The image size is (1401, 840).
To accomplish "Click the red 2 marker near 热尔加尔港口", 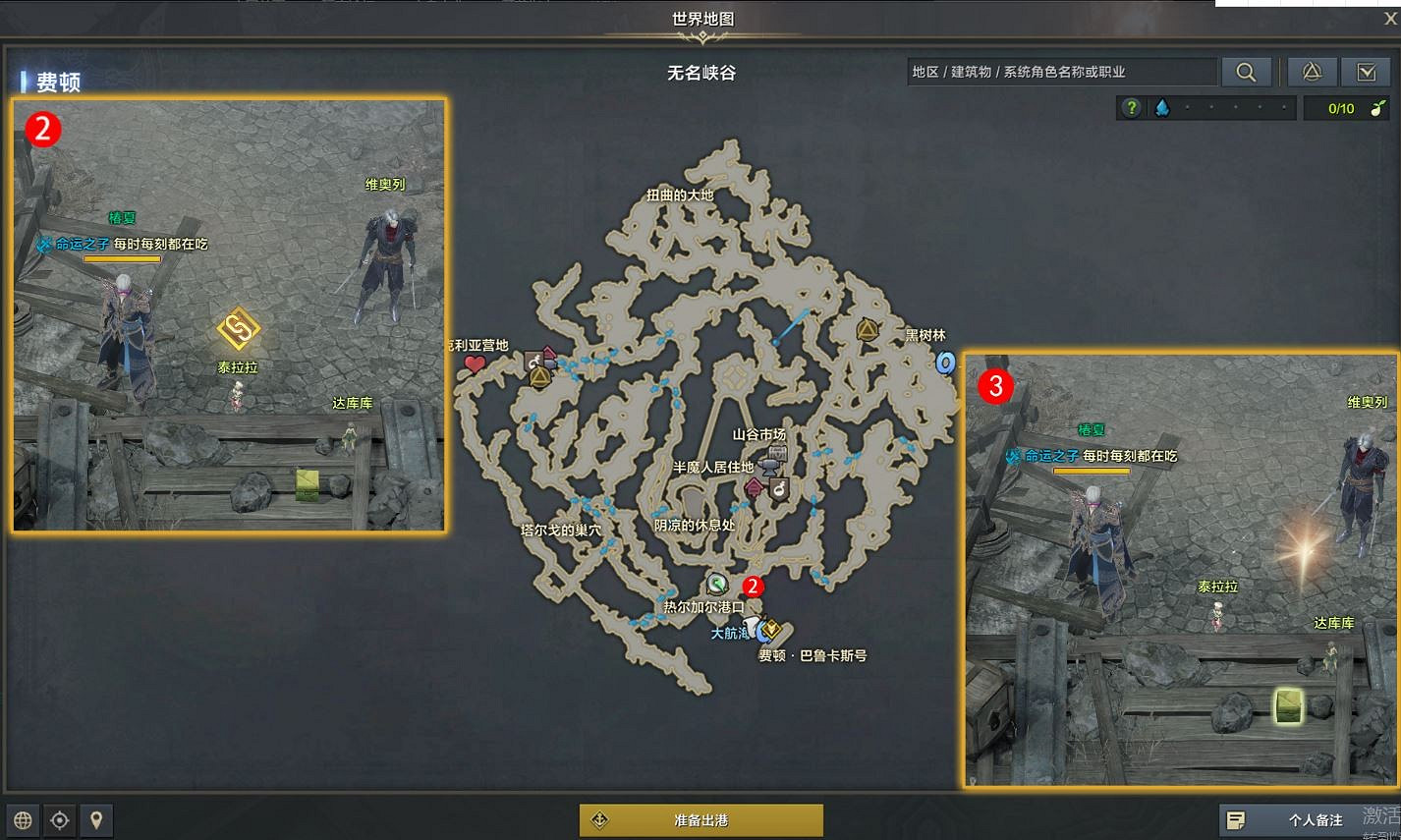I will coord(753,587).
